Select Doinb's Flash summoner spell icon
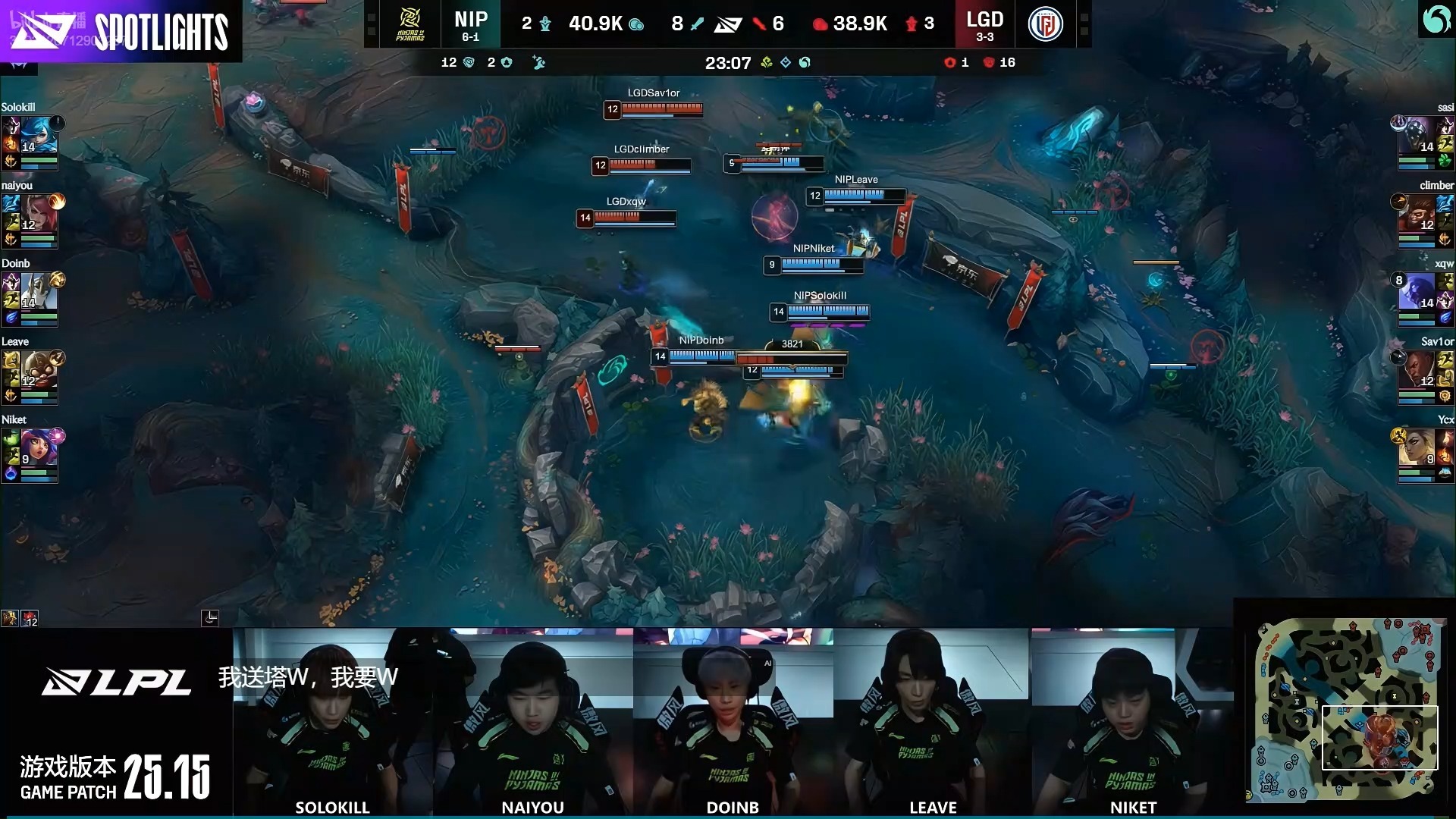The image size is (1456, 819). [x=11, y=299]
